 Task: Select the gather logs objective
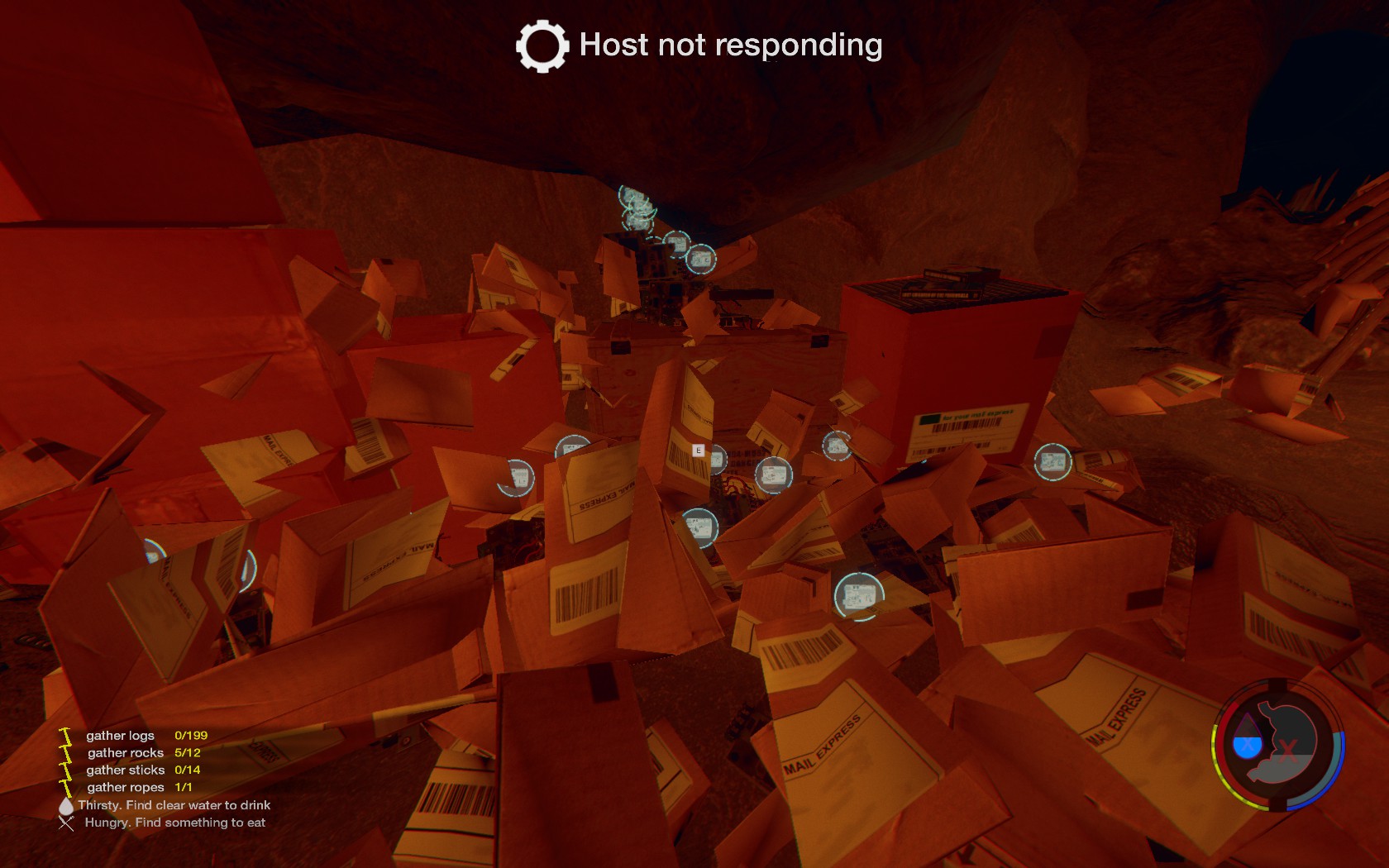(x=121, y=736)
